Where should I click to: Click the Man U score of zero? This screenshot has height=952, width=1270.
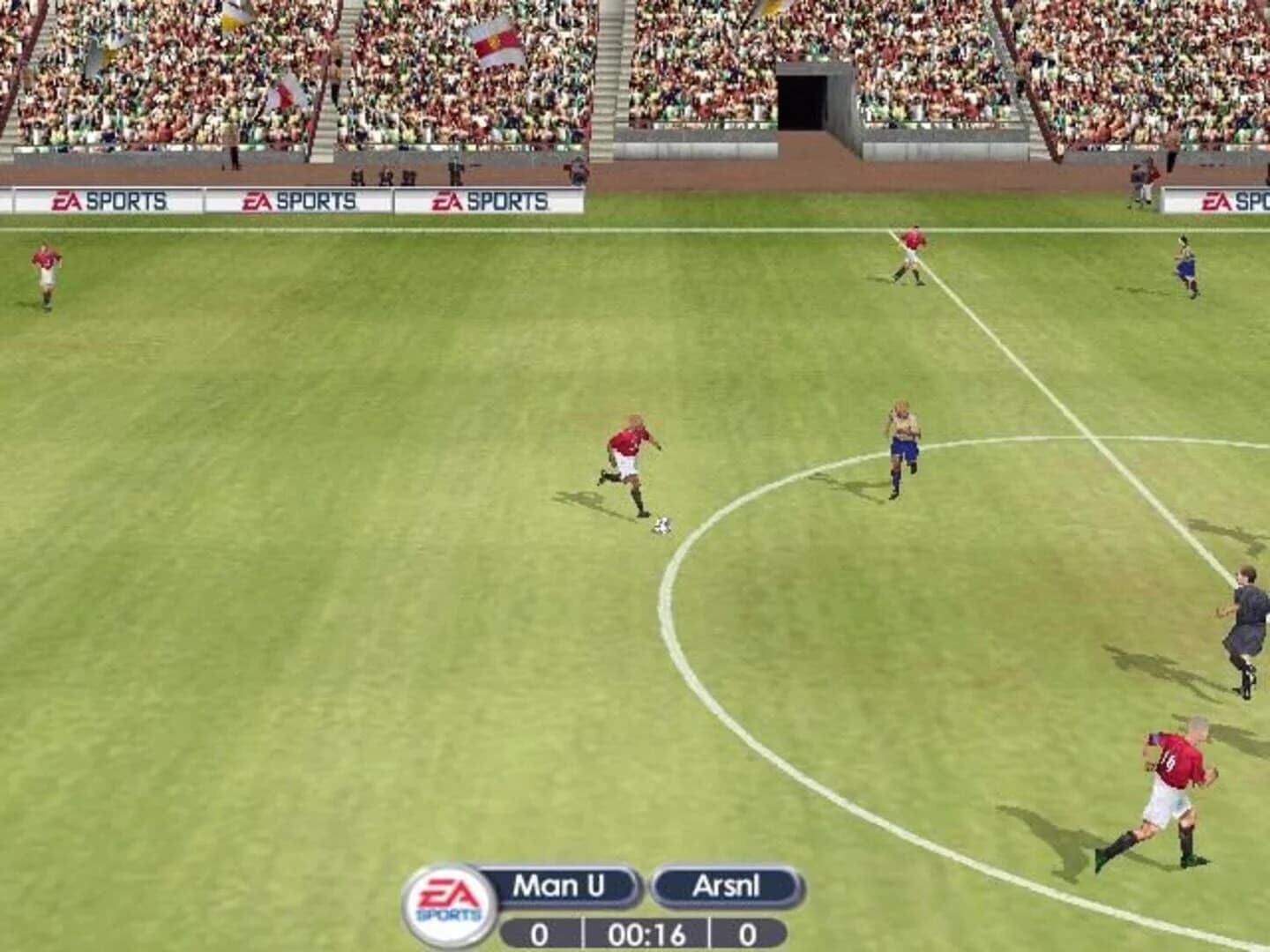[538, 930]
